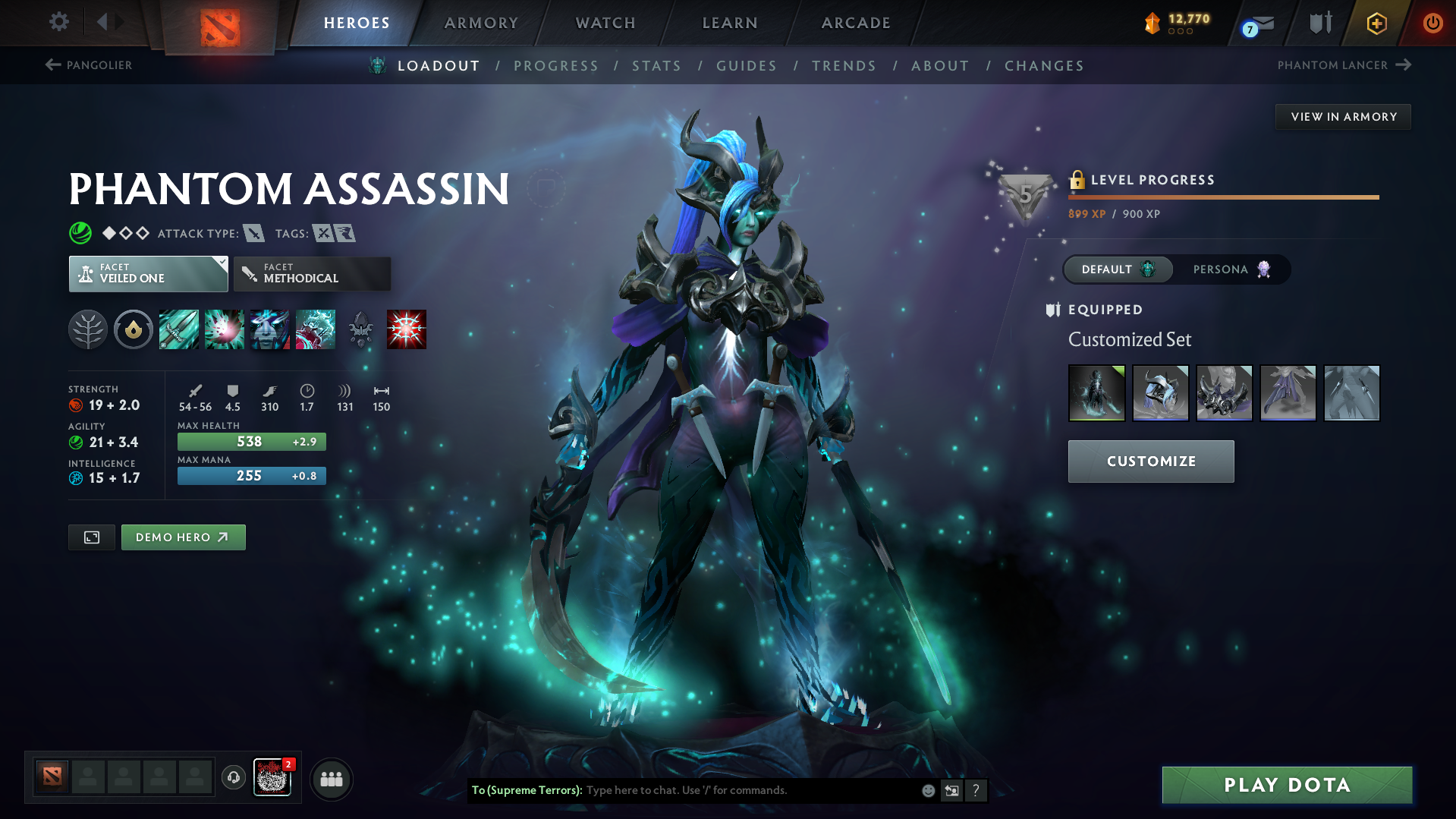1456x819 pixels.
Task: Focus the chat input field
Action: (750, 790)
